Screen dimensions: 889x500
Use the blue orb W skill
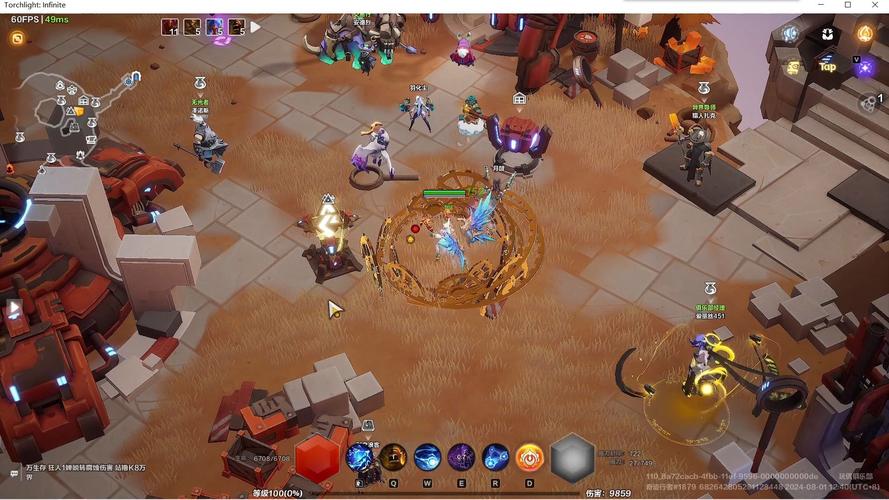point(428,458)
